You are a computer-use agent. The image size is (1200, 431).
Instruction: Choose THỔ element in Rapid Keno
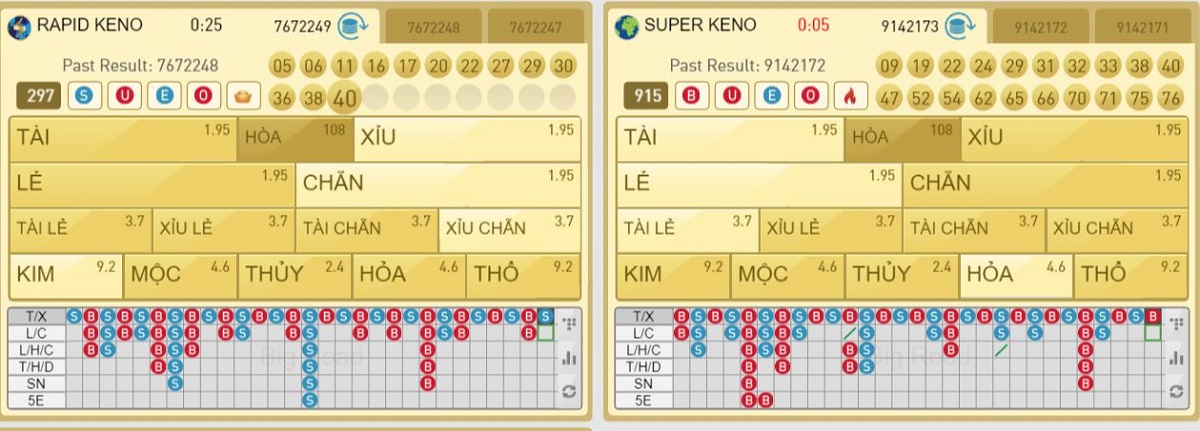(x=524, y=275)
